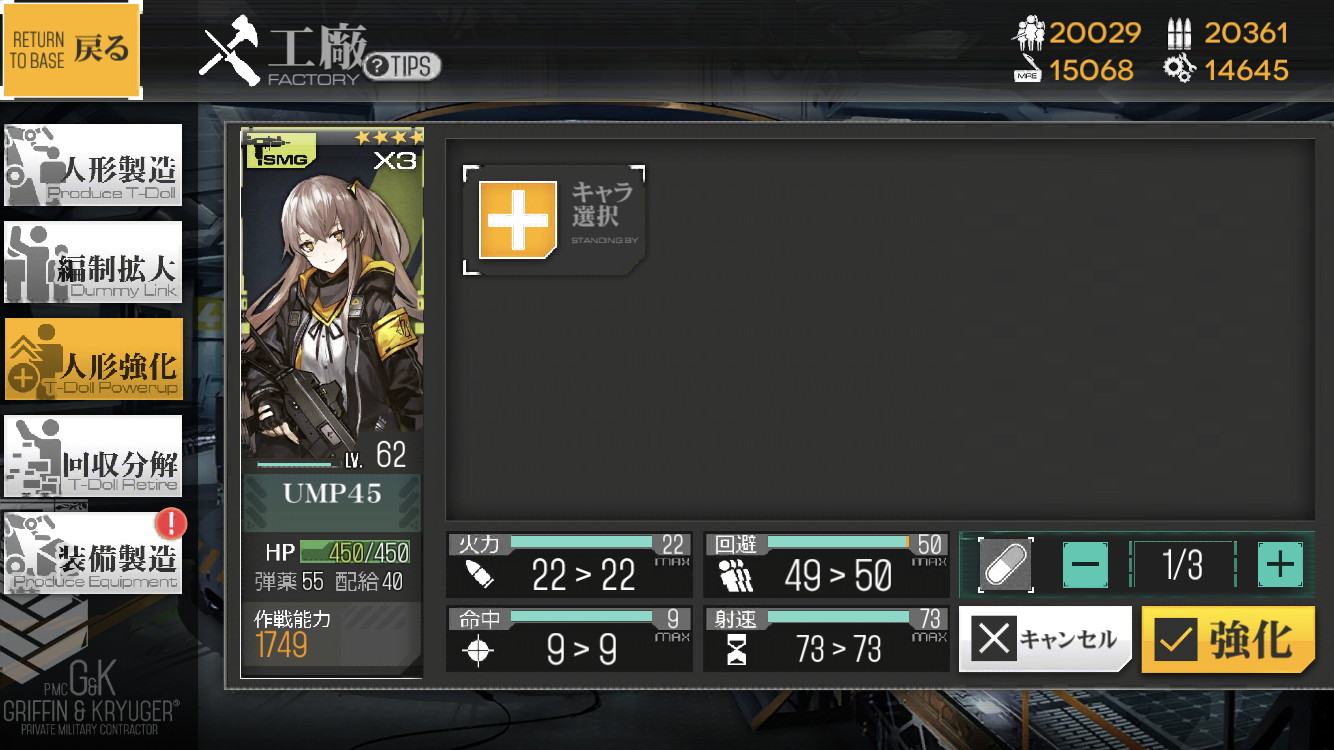Image resolution: width=1334 pixels, height=750 pixels.
Task: Switch to the 人形製造 Produce T-Doll tab
Action: coord(93,165)
